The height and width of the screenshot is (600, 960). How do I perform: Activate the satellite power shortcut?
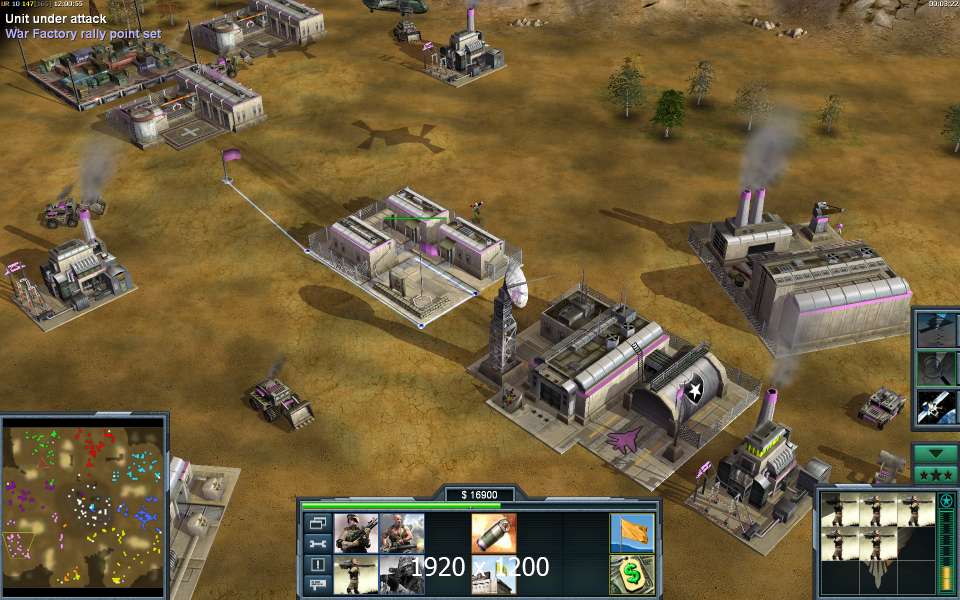pos(936,405)
